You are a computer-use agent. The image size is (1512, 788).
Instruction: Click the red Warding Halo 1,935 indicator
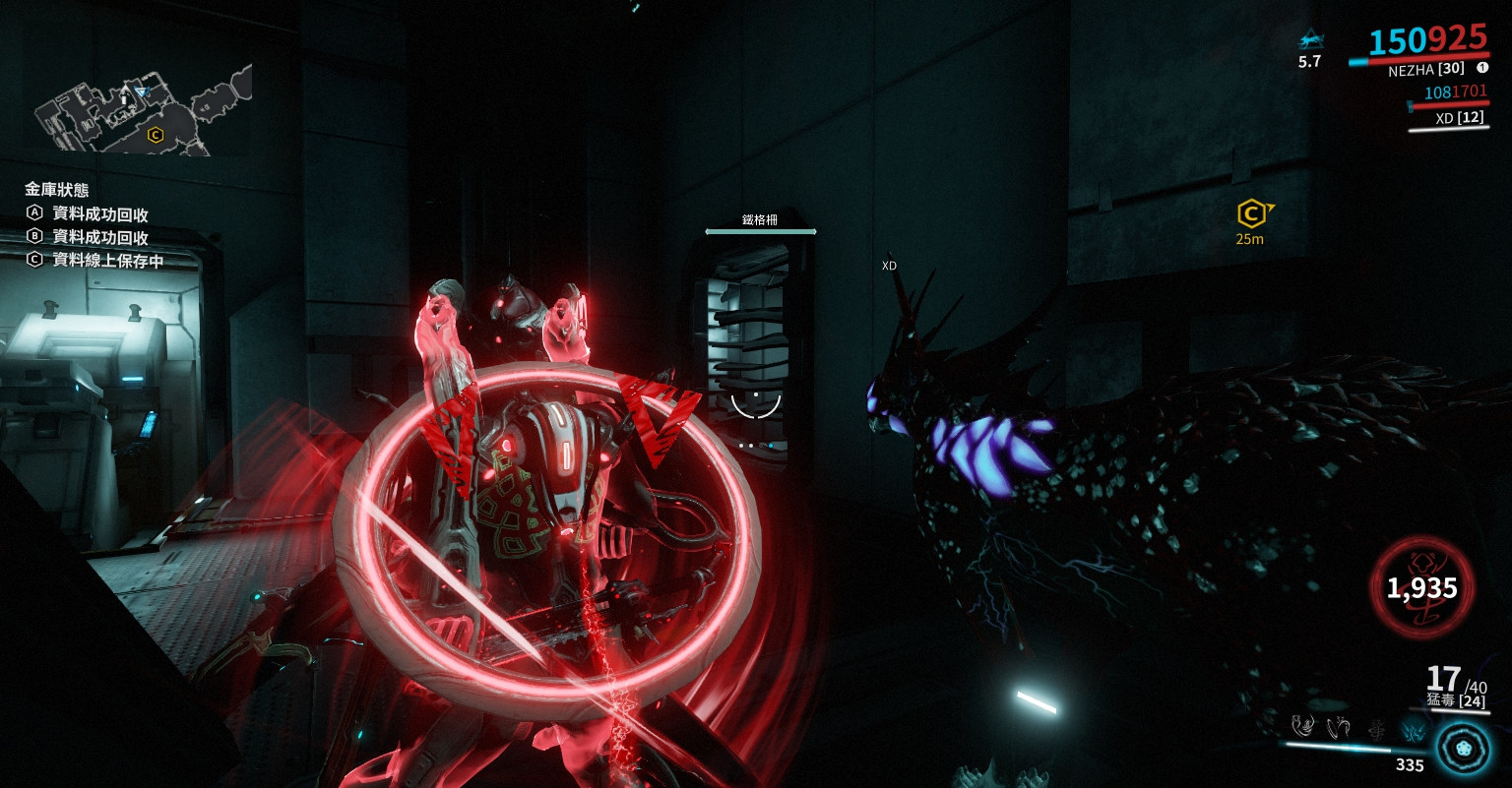click(1421, 588)
